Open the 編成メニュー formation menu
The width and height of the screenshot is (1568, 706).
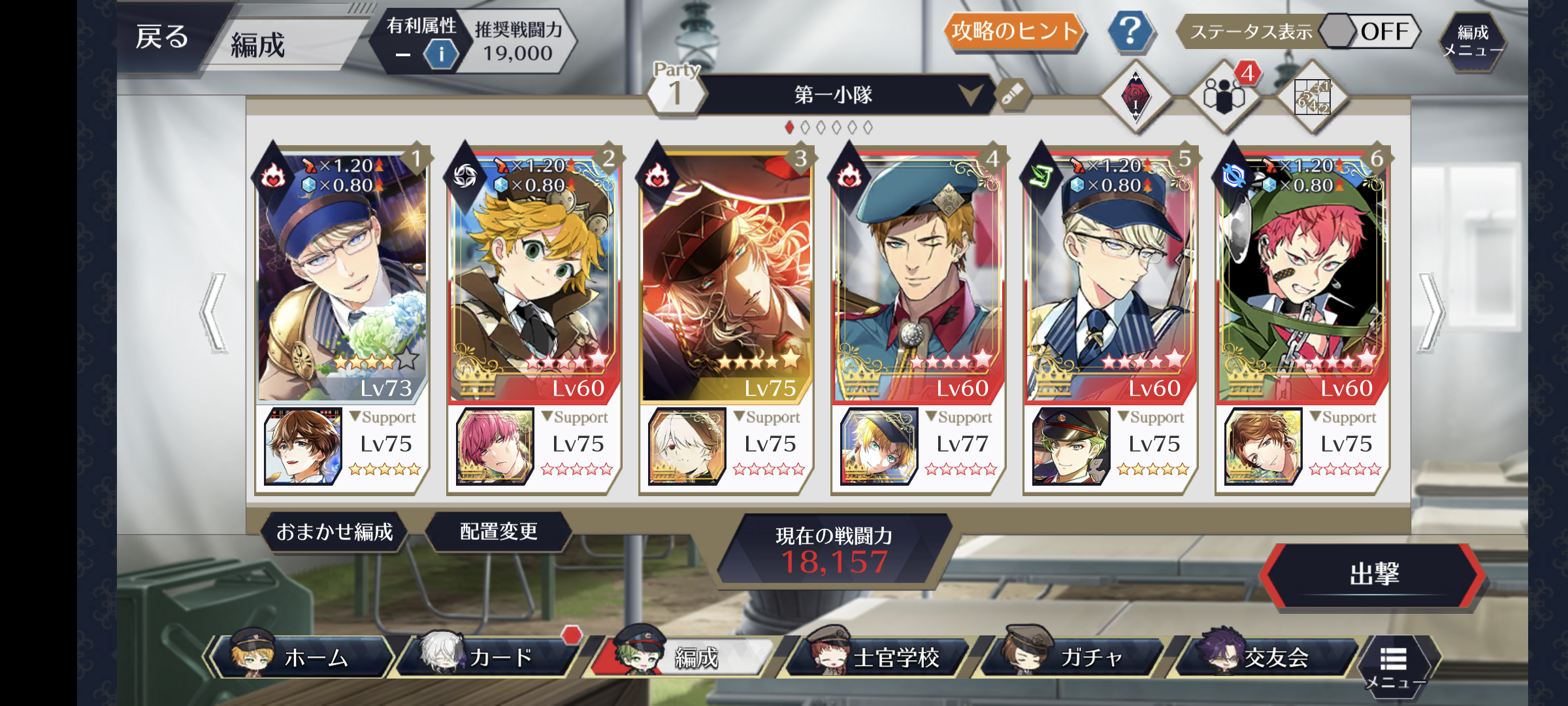coord(1473,41)
